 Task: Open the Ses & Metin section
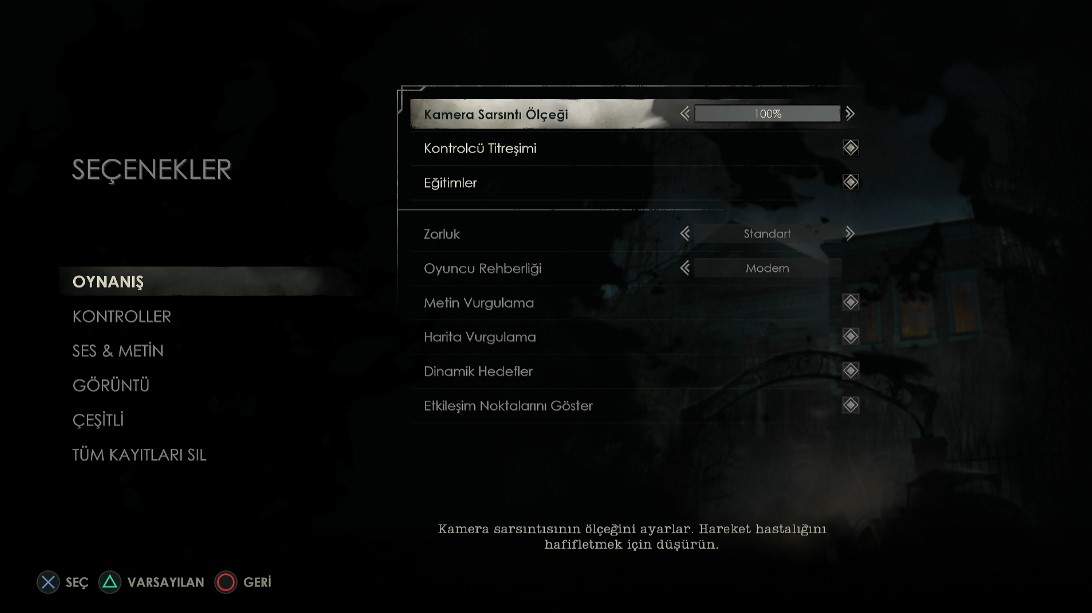click(118, 351)
